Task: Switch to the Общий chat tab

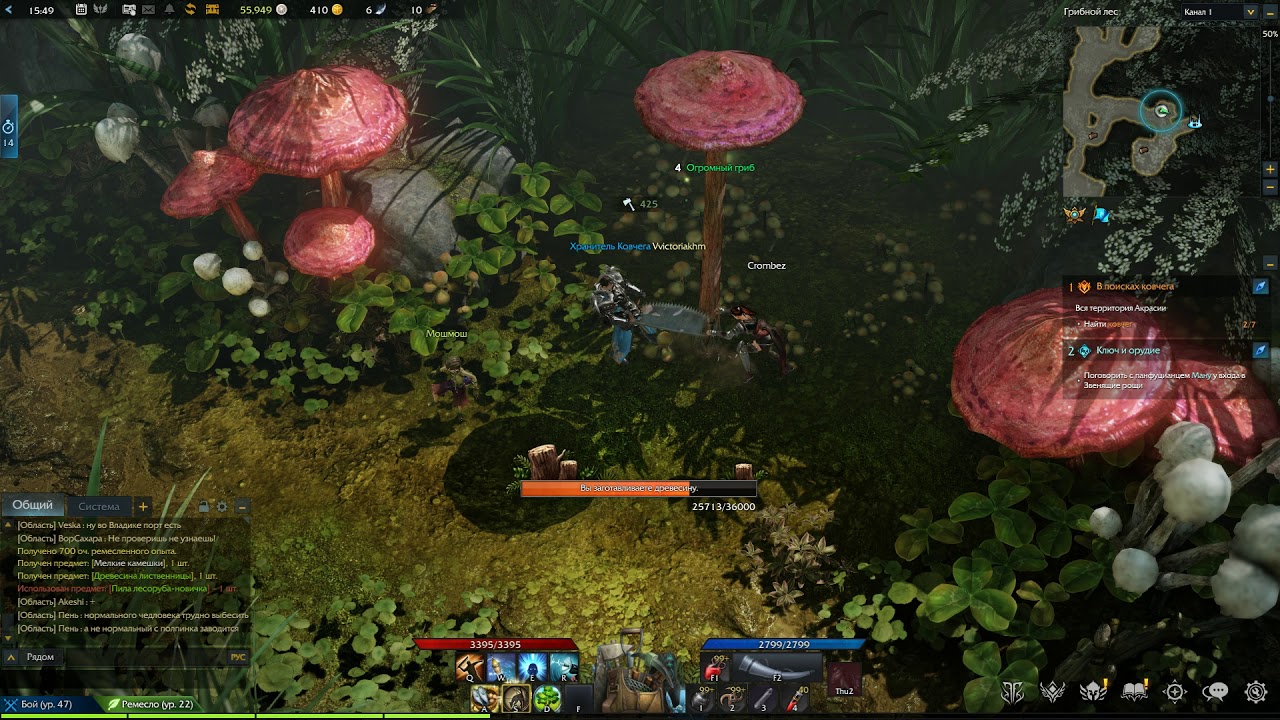Action: (33, 506)
